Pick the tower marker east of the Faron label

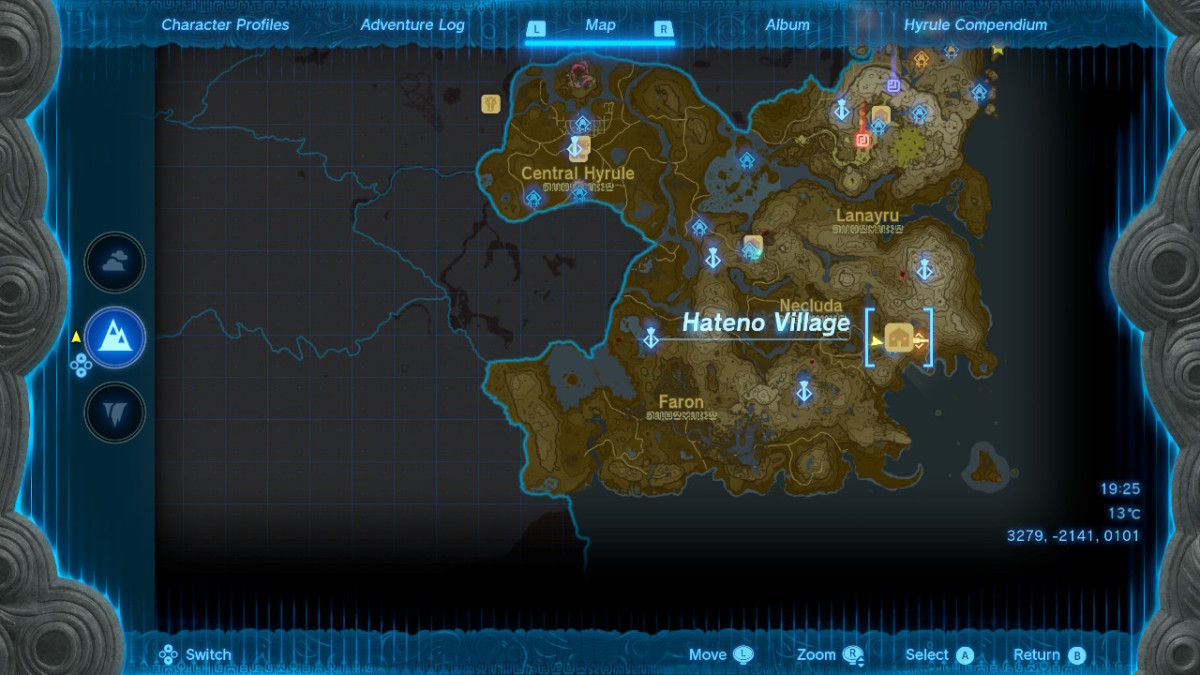point(803,391)
